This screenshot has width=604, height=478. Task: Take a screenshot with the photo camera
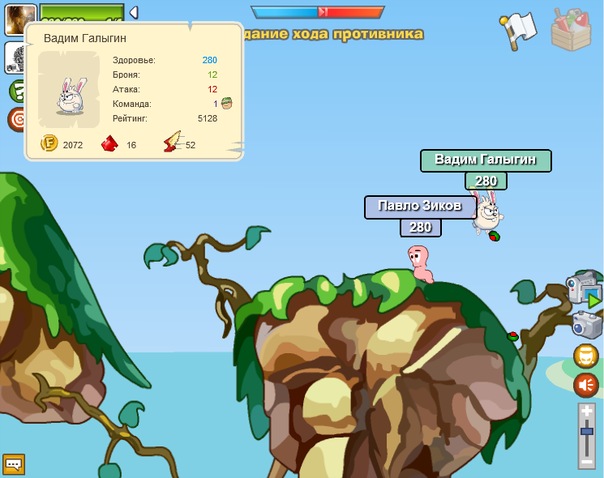584,323
